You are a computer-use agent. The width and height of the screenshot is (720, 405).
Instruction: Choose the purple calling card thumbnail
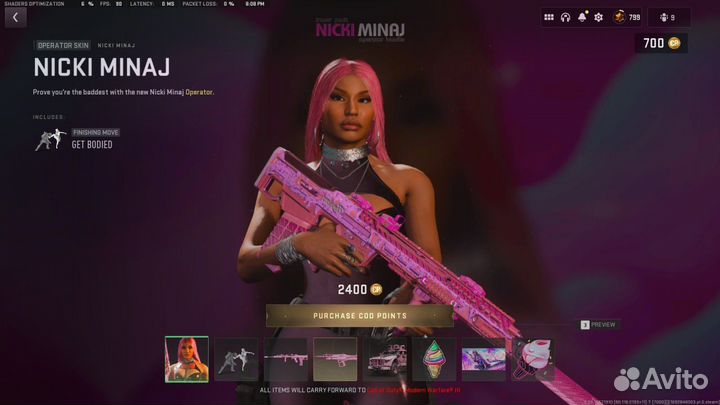pyautogui.click(x=482, y=359)
